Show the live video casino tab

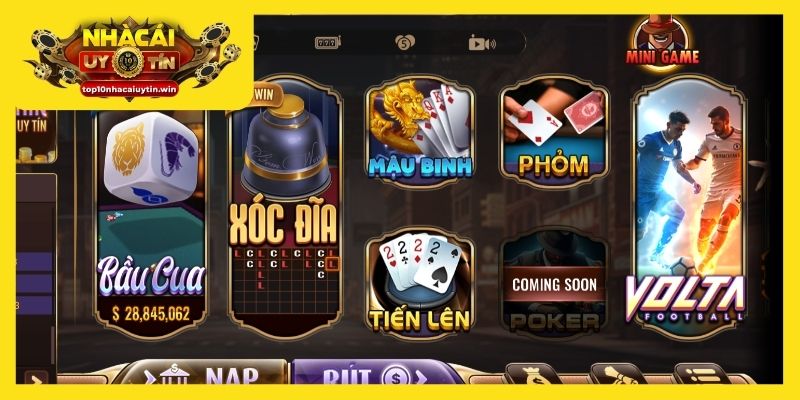[482, 43]
